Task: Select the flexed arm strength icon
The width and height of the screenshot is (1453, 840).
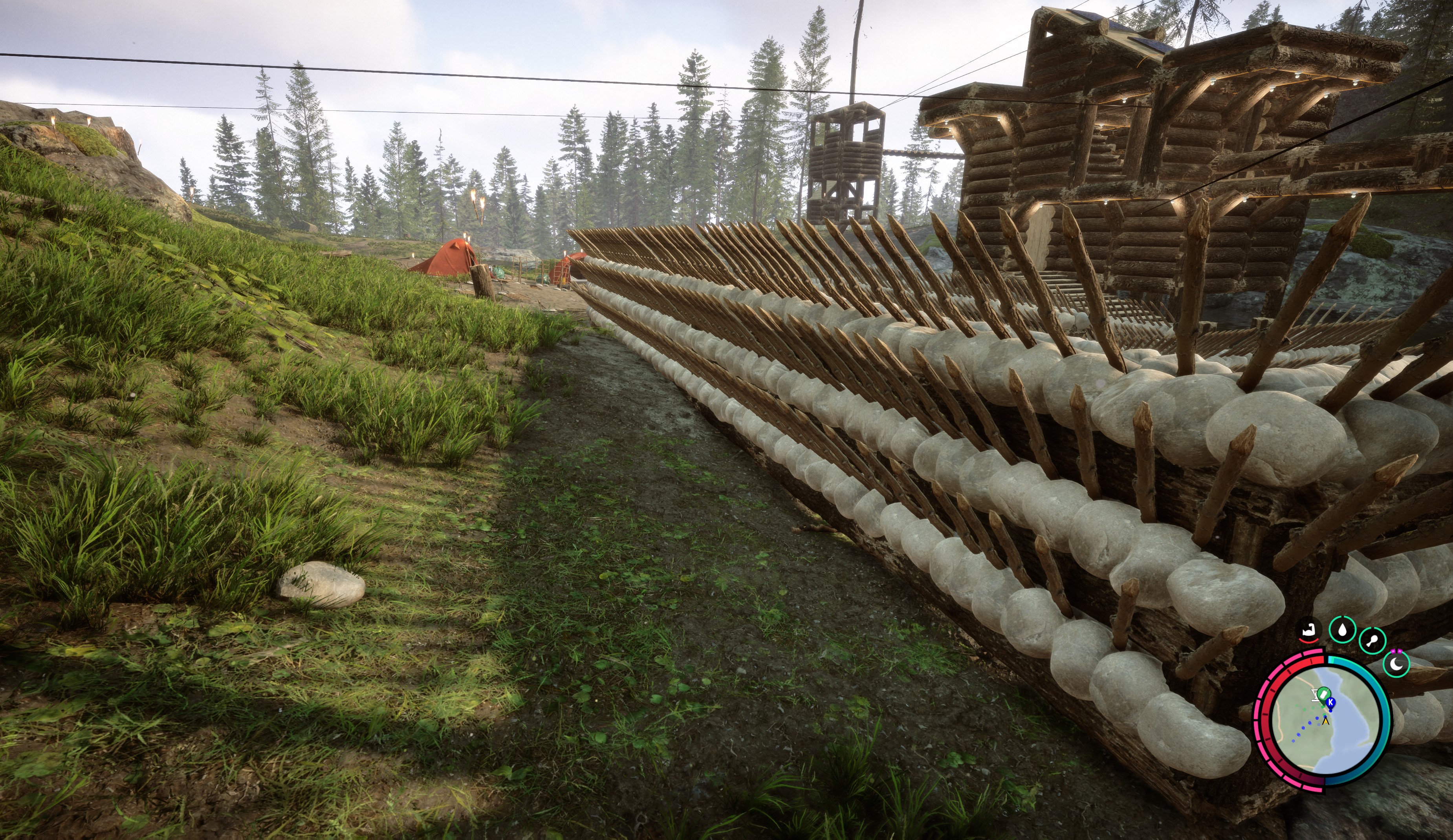Action: point(1308,630)
